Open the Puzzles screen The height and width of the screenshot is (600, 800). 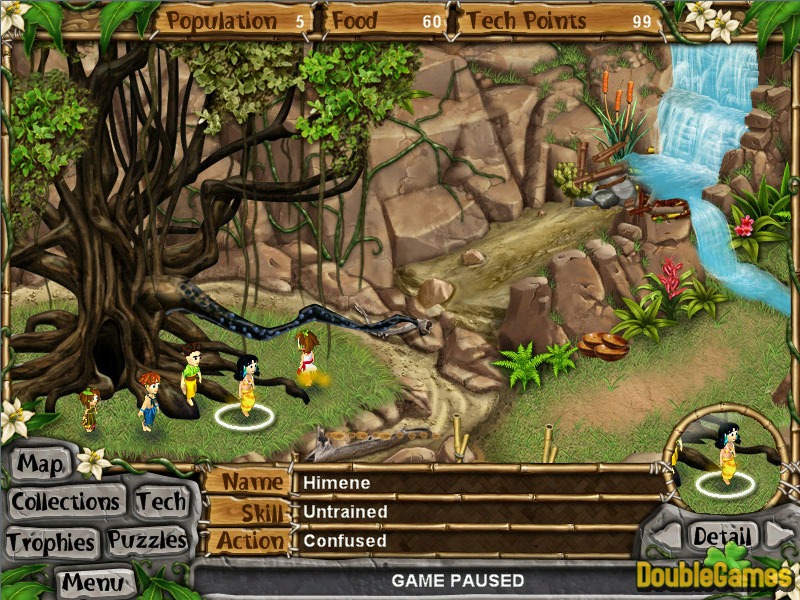pos(148,541)
